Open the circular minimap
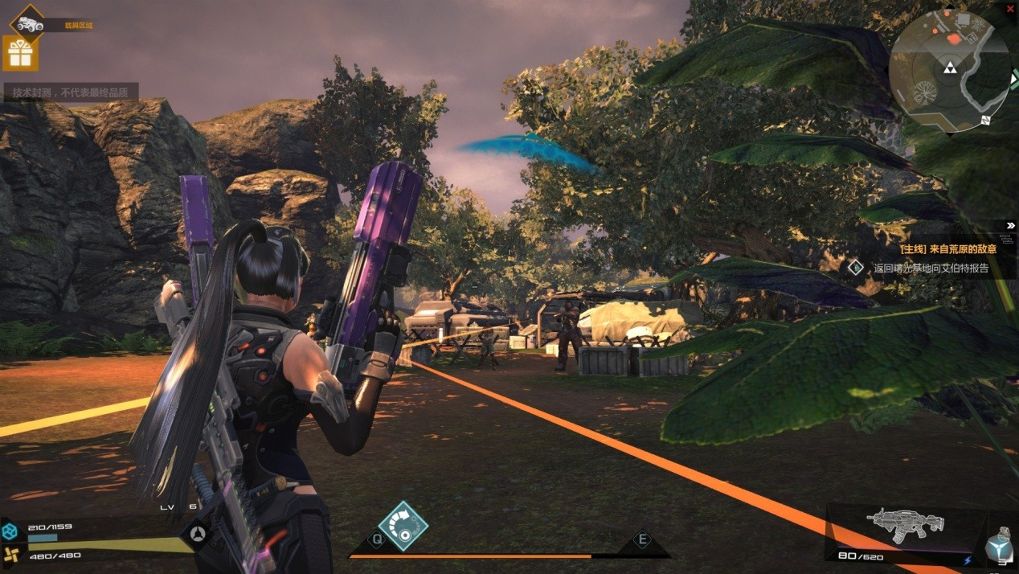This screenshot has width=1019, height=574. 948,68
